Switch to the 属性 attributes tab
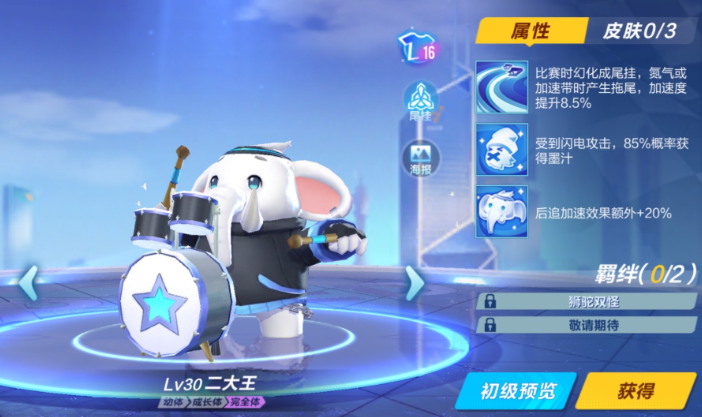Image resolution: width=702 pixels, height=417 pixels. point(531,31)
